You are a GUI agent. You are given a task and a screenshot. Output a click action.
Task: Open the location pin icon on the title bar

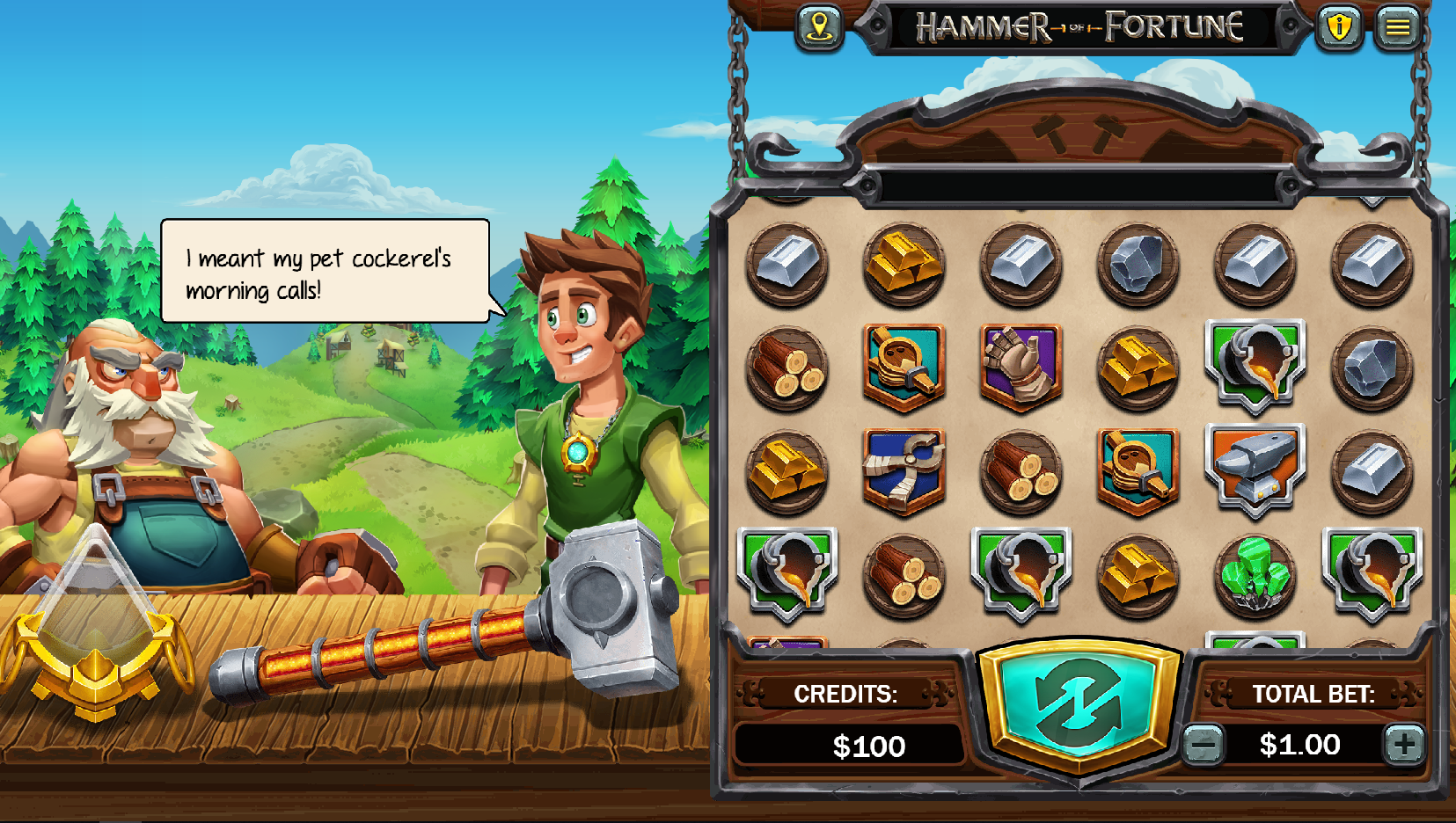click(821, 27)
